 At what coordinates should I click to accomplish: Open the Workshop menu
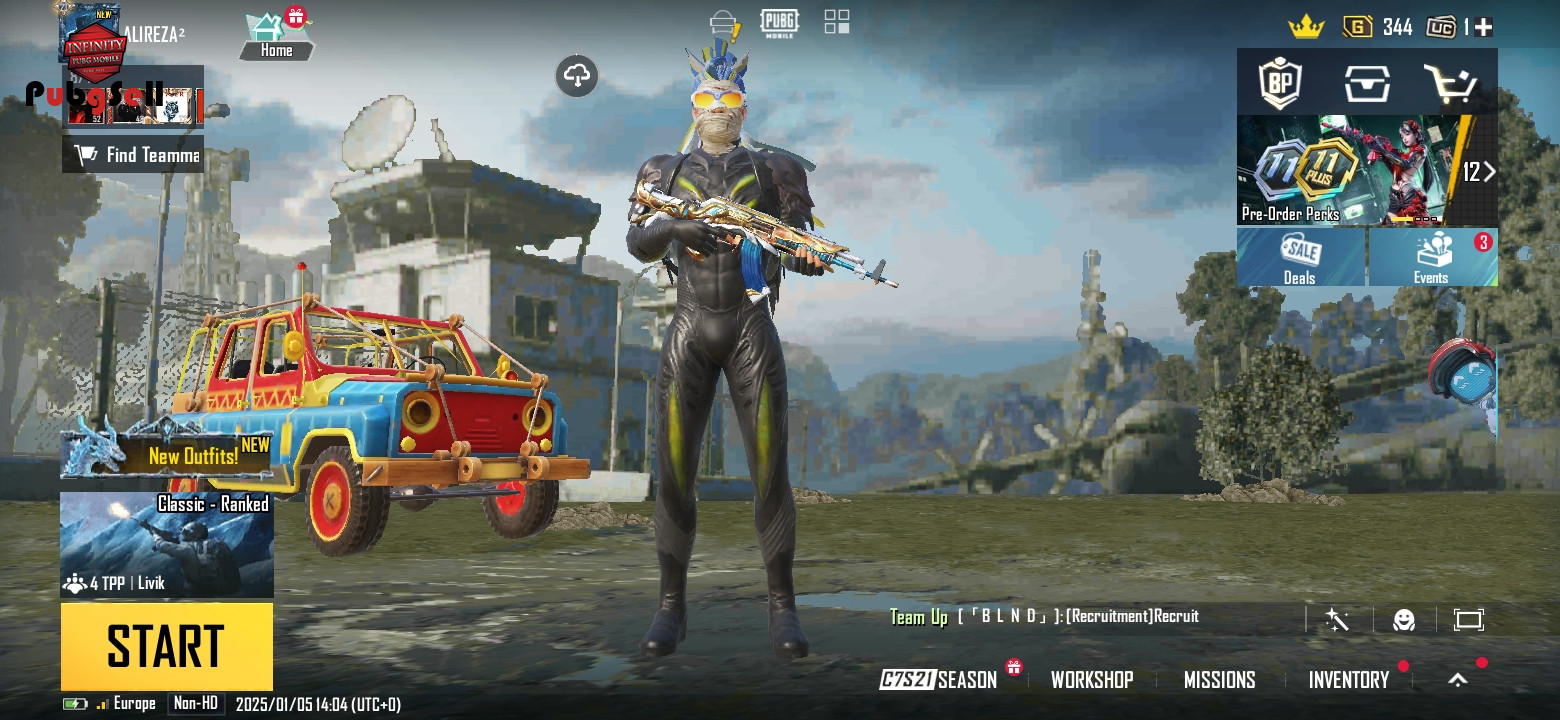coord(1092,680)
